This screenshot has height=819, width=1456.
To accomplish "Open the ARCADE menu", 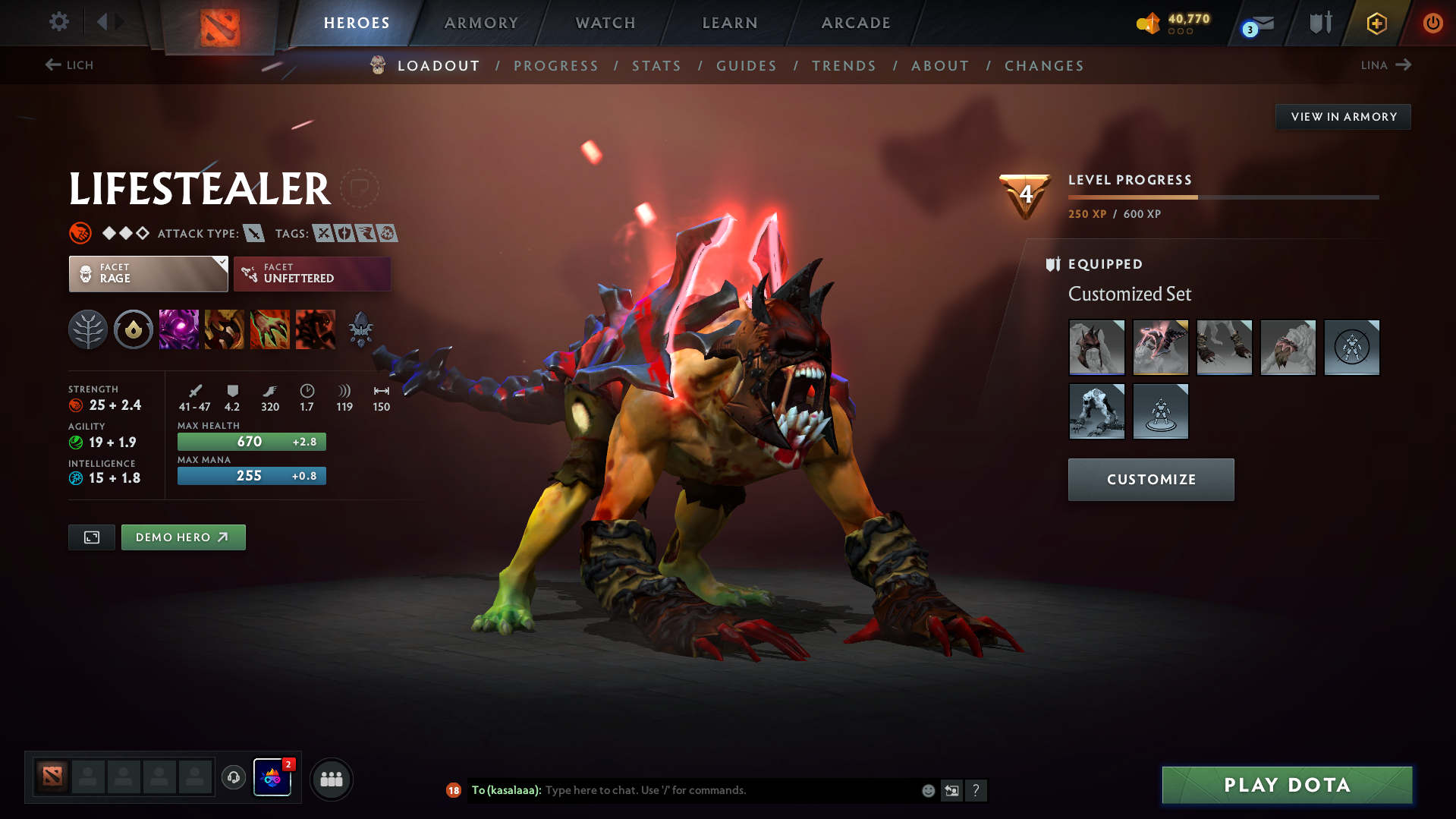I will click(x=855, y=23).
